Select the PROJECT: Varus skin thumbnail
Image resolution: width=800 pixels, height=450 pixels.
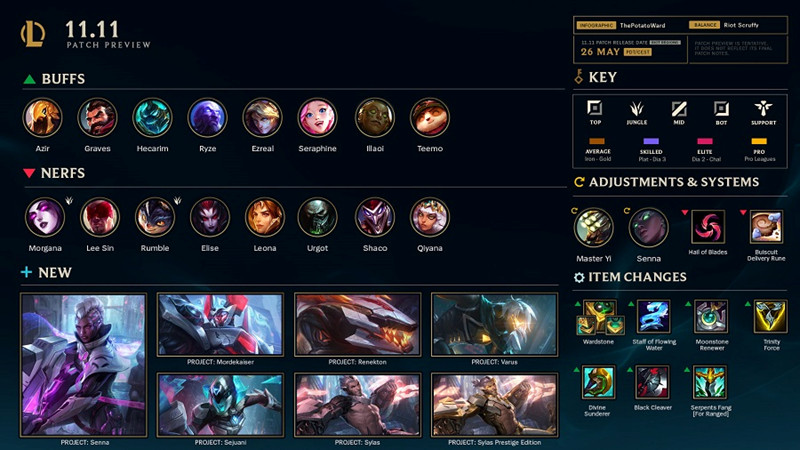[x=493, y=325]
